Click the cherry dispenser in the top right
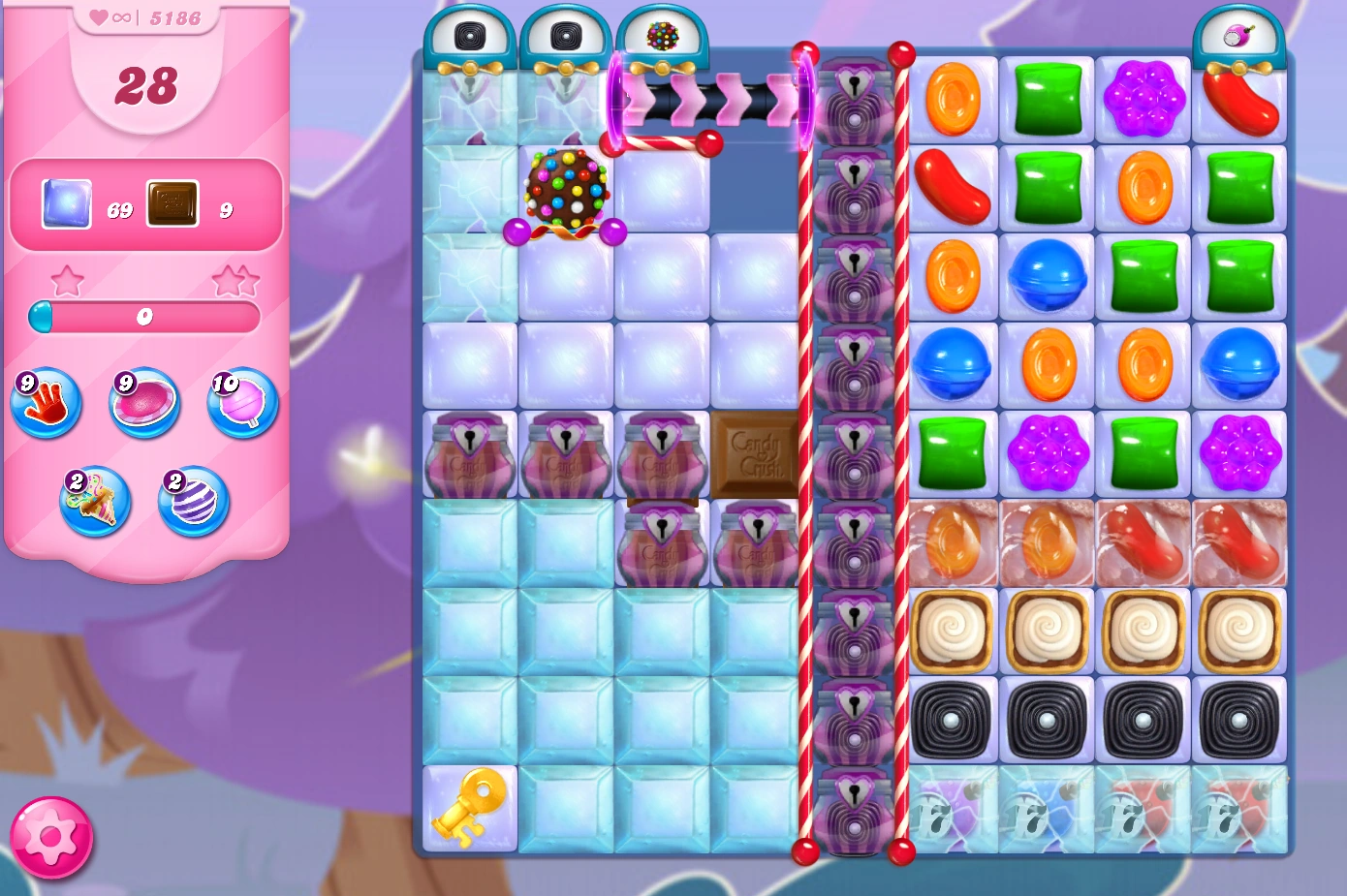The image size is (1347, 896). click(1239, 34)
